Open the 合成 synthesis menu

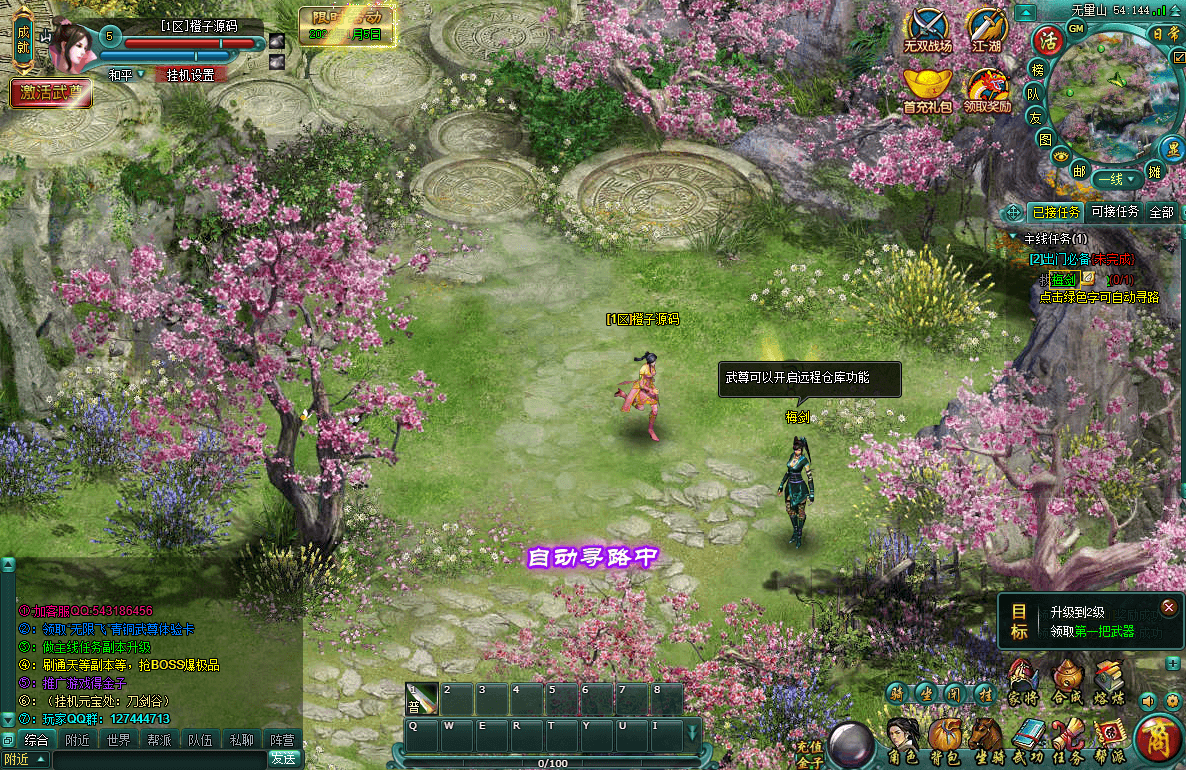click(1067, 680)
